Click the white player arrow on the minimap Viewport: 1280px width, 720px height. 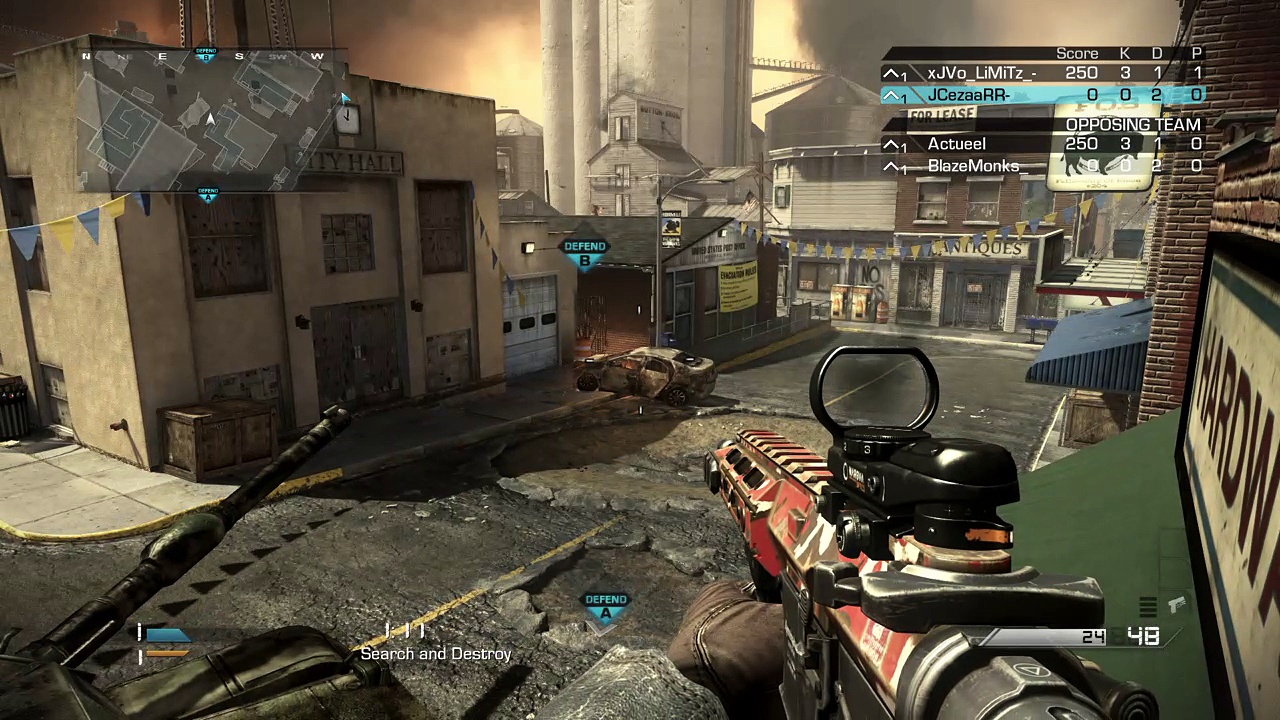(x=210, y=120)
